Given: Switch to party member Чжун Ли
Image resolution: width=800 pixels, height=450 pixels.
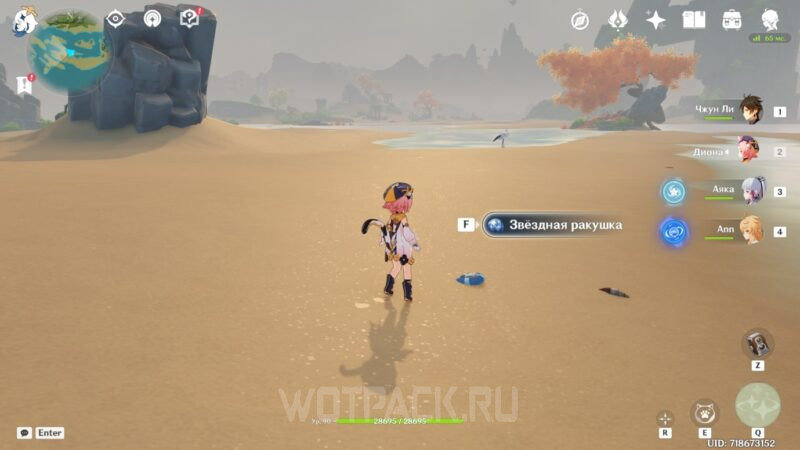Looking at the screenshot, I should click(749, 112).
